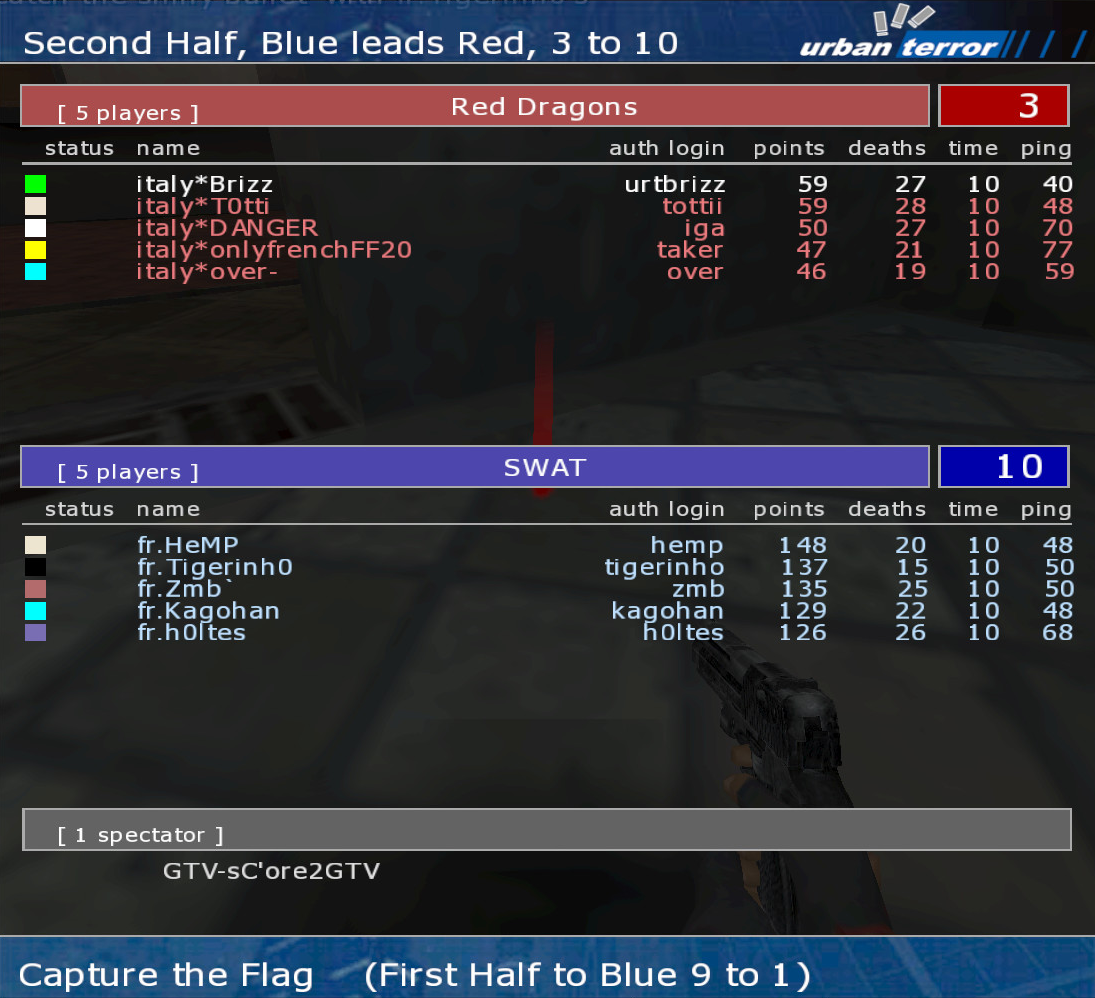Pick the fr.h0ltes scoreboard entry
This screenshot has height=998, width=1095.
tap(191, 633)
